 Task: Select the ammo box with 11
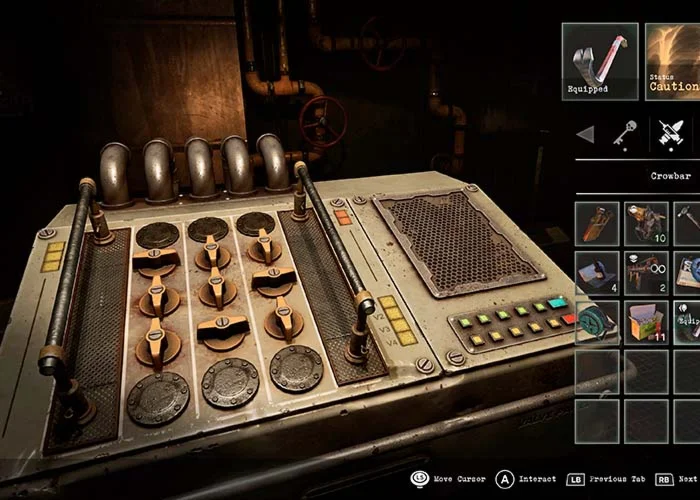pyautogui.click(x=646, y=322)
